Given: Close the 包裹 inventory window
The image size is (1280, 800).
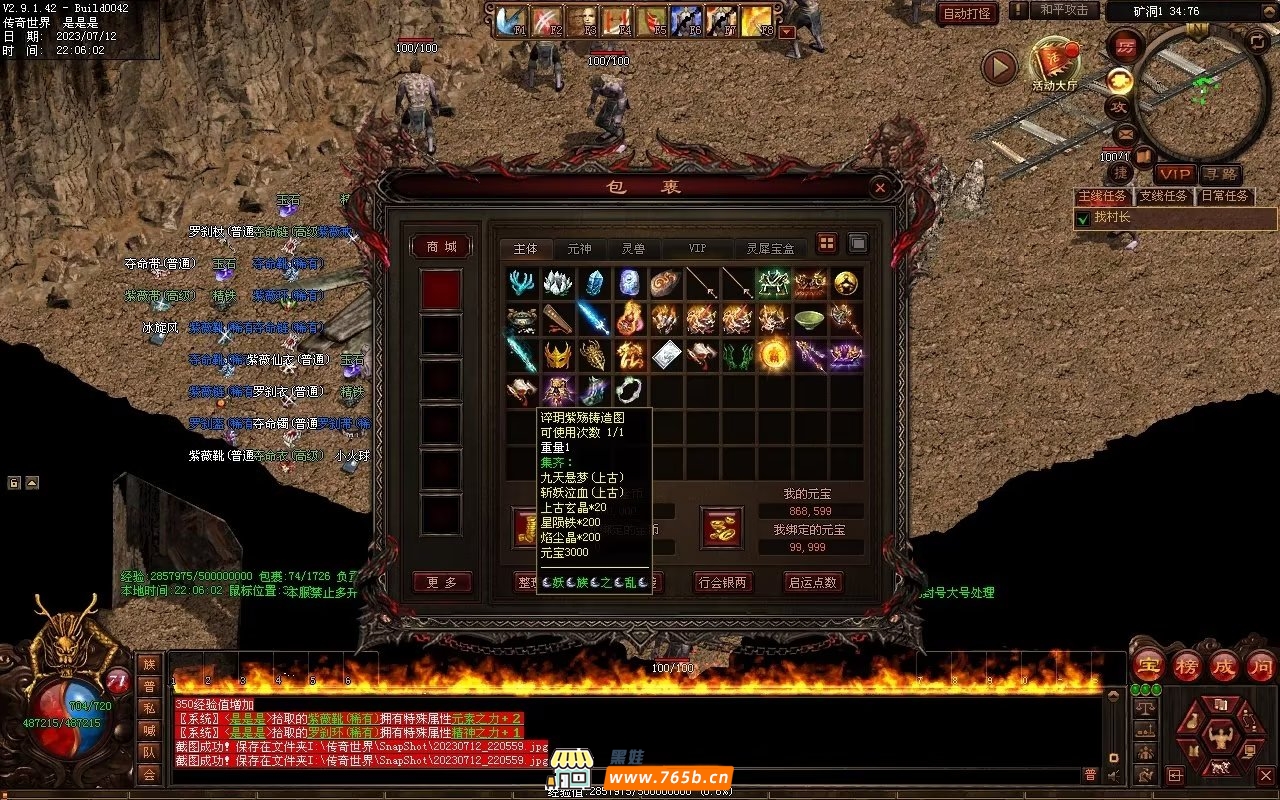Looking at the screenshot, I should point(879,187).
